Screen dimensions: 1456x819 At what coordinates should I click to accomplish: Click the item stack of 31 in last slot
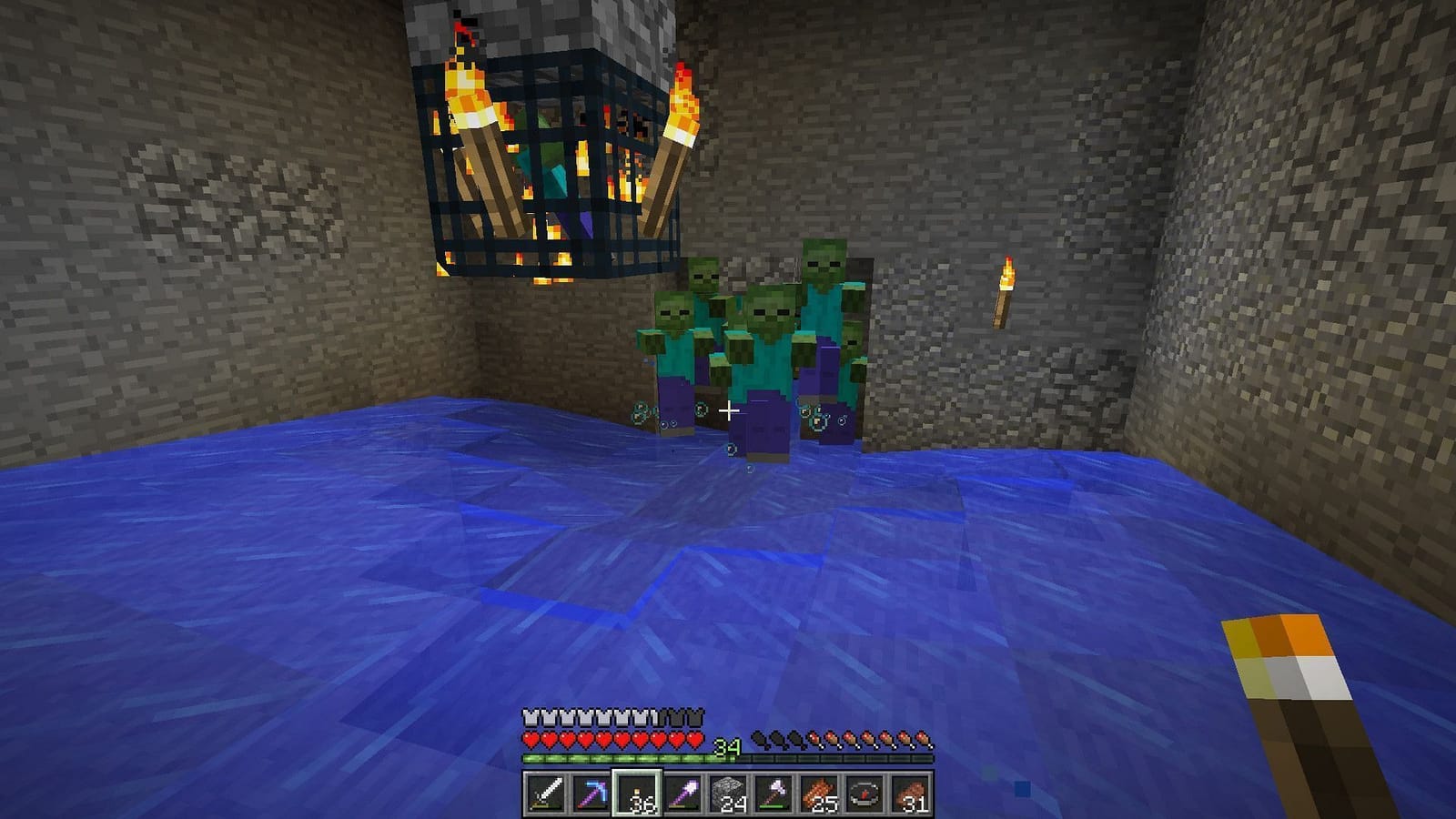pos(911,792)
